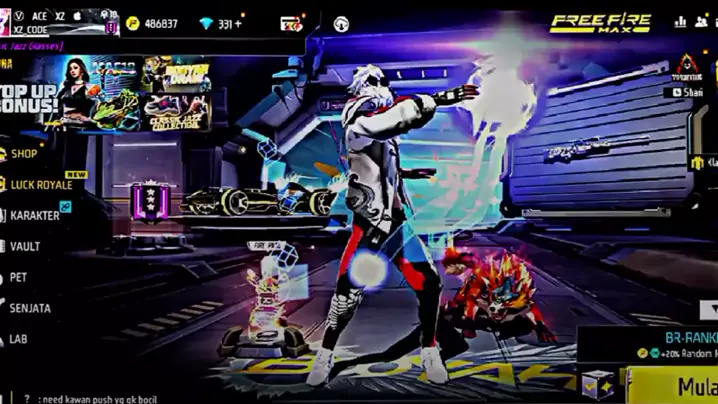Go to the Karakter menu

tap(35, 215)
